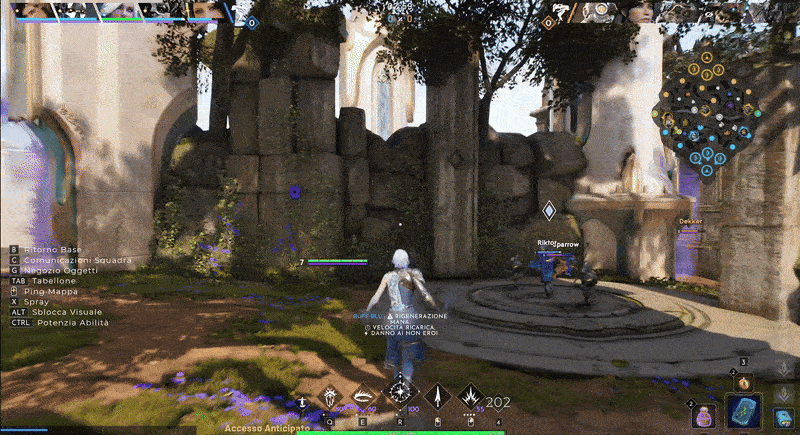Viewport: 800px width, 435px height.
Task: Click the large blue card item slot
Action: 742,412
